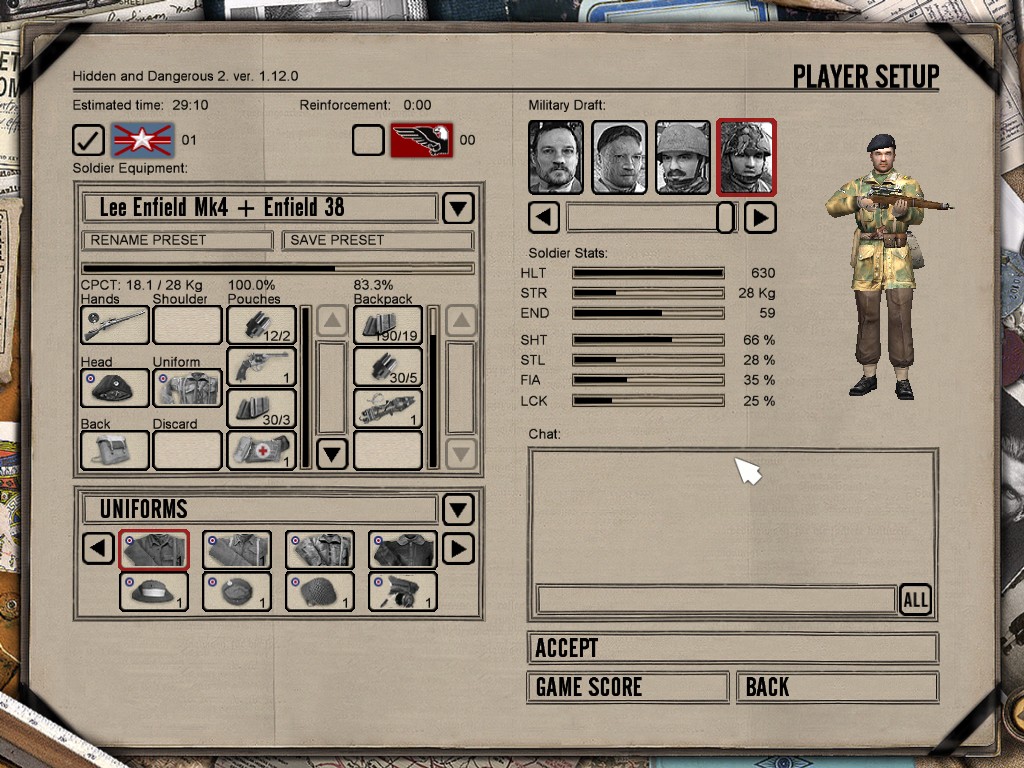The height and width of the screenshot is (768, 1024).
Task: Rename the current equipment preset
Action: pyautogui.click(x=177, y=240)
